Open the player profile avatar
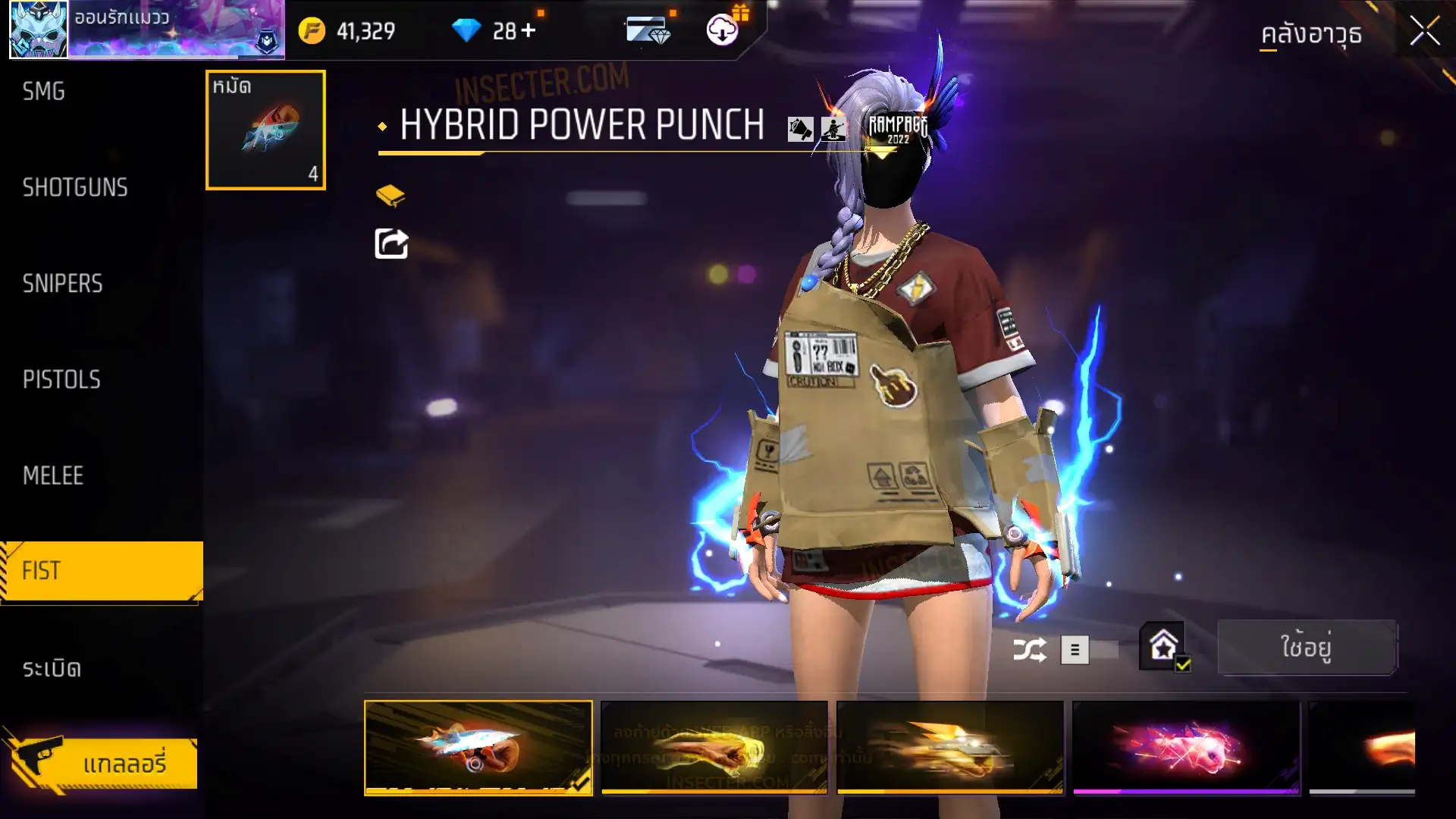 (39, 30)
